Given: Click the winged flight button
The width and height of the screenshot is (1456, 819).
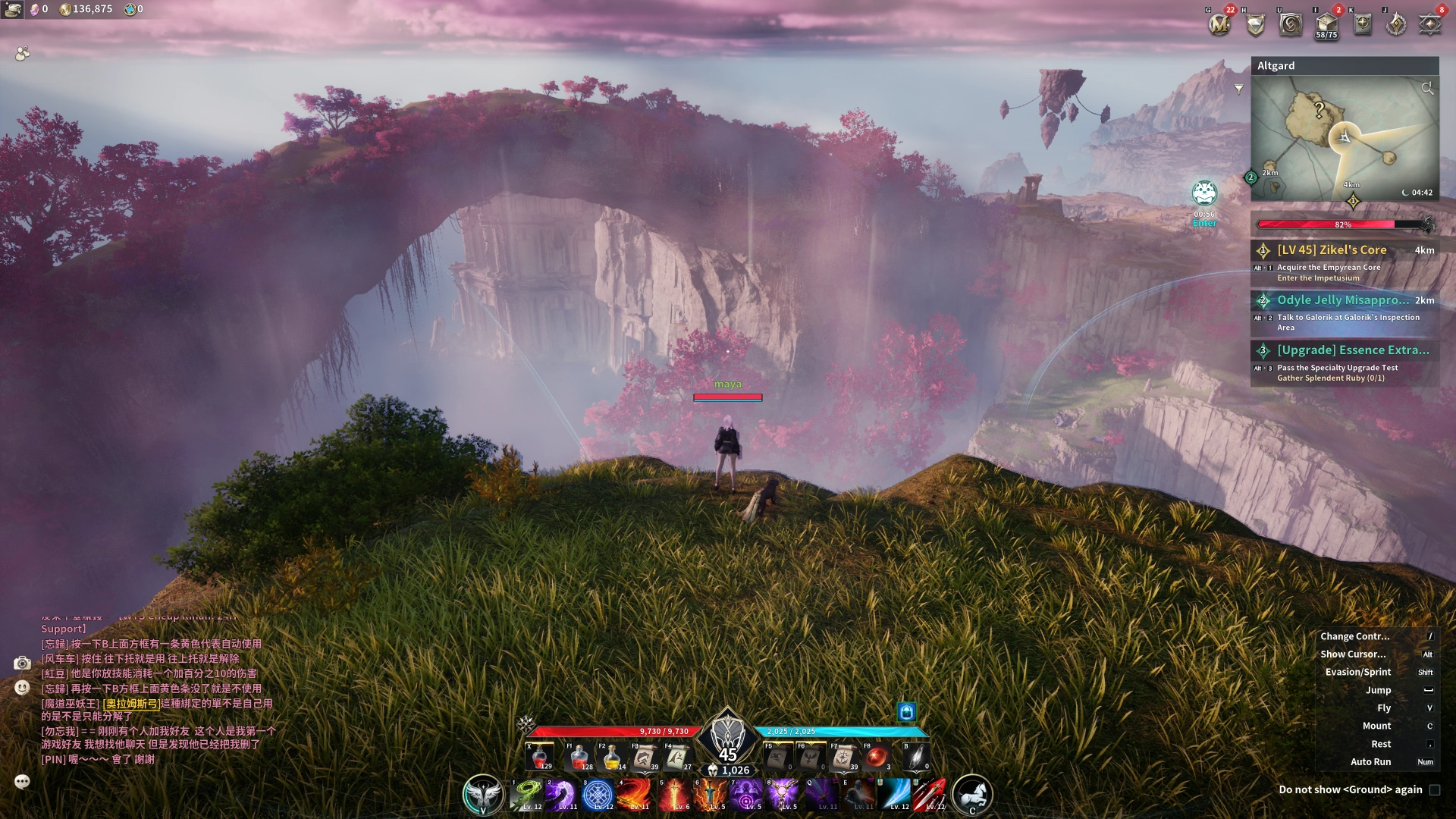Looking at the screenshot, I should (483, 794).
